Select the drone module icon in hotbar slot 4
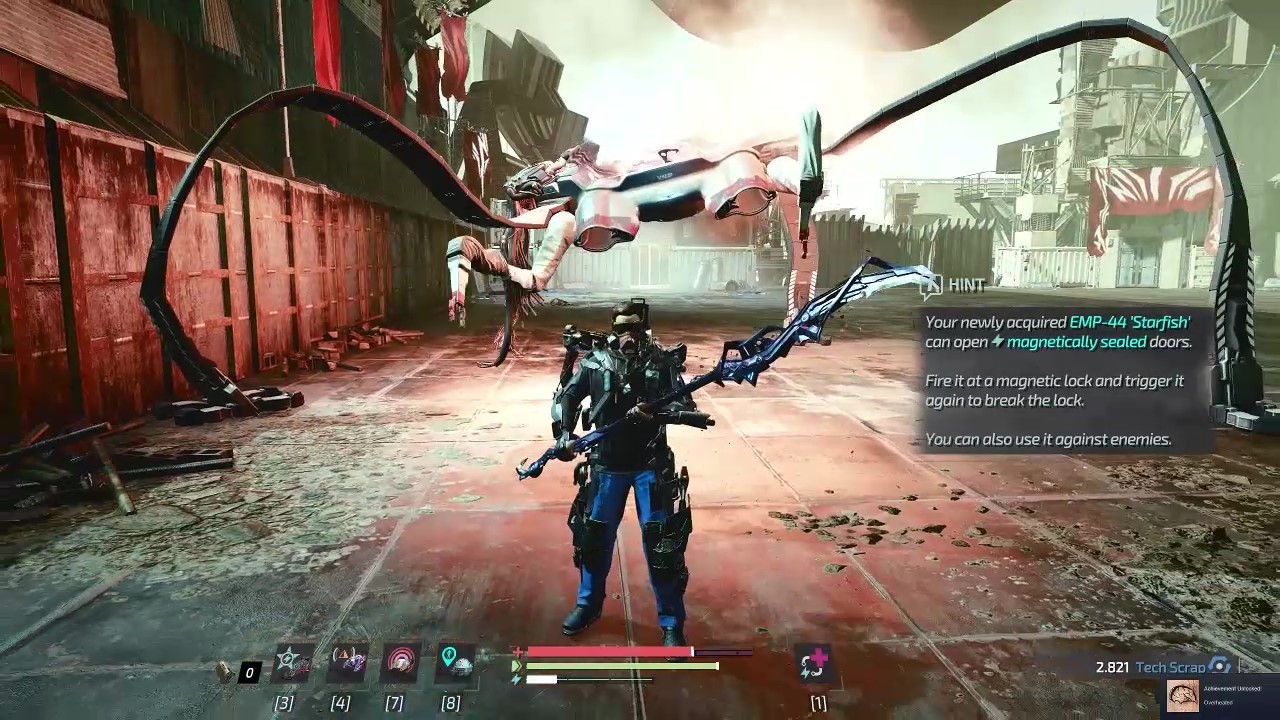The height and width of the screenshot is (720, 1280). click(x=346, y=664)
